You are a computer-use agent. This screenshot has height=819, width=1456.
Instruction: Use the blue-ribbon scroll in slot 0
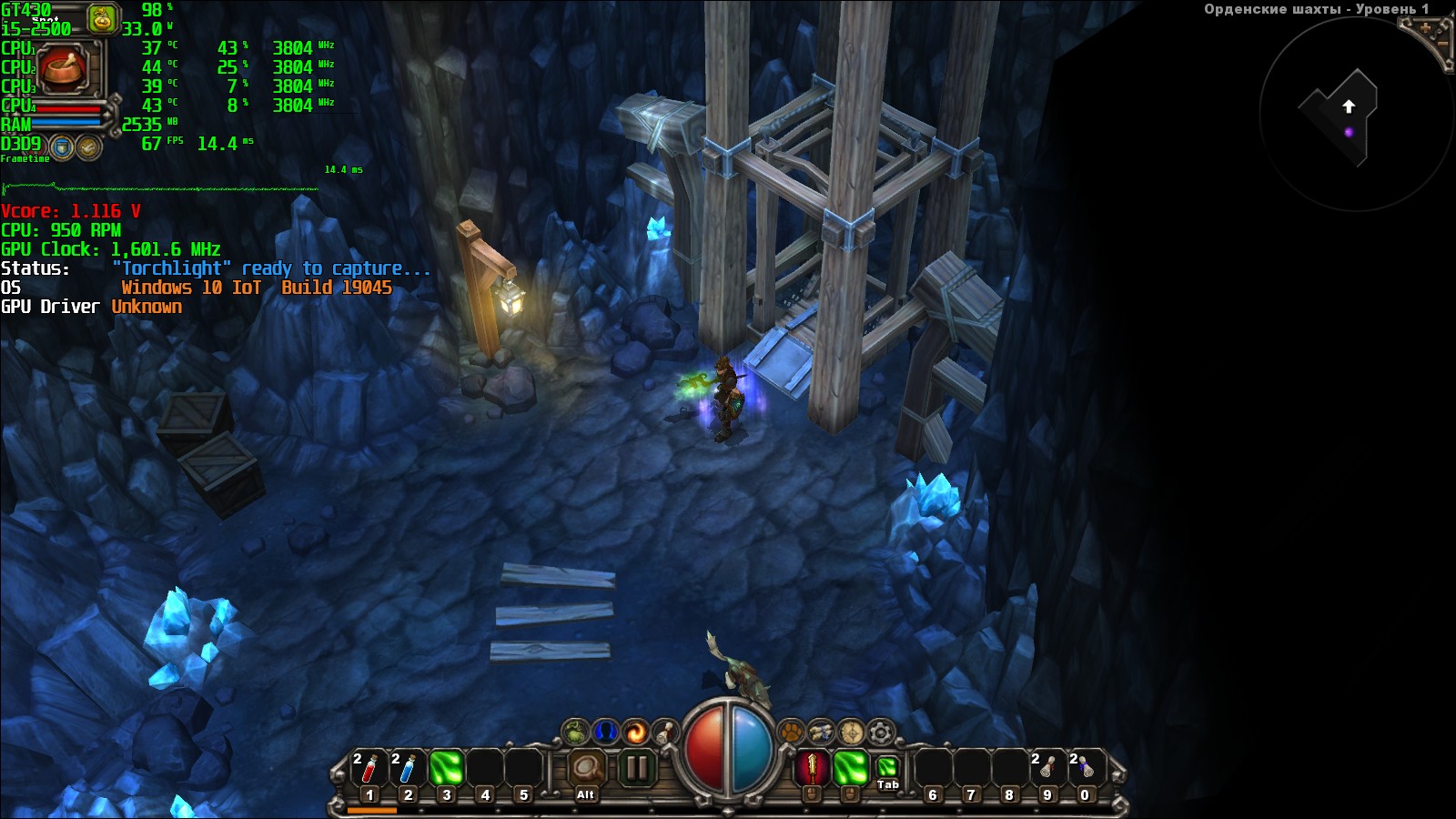pyautogui.click(x=1085, y=769)
